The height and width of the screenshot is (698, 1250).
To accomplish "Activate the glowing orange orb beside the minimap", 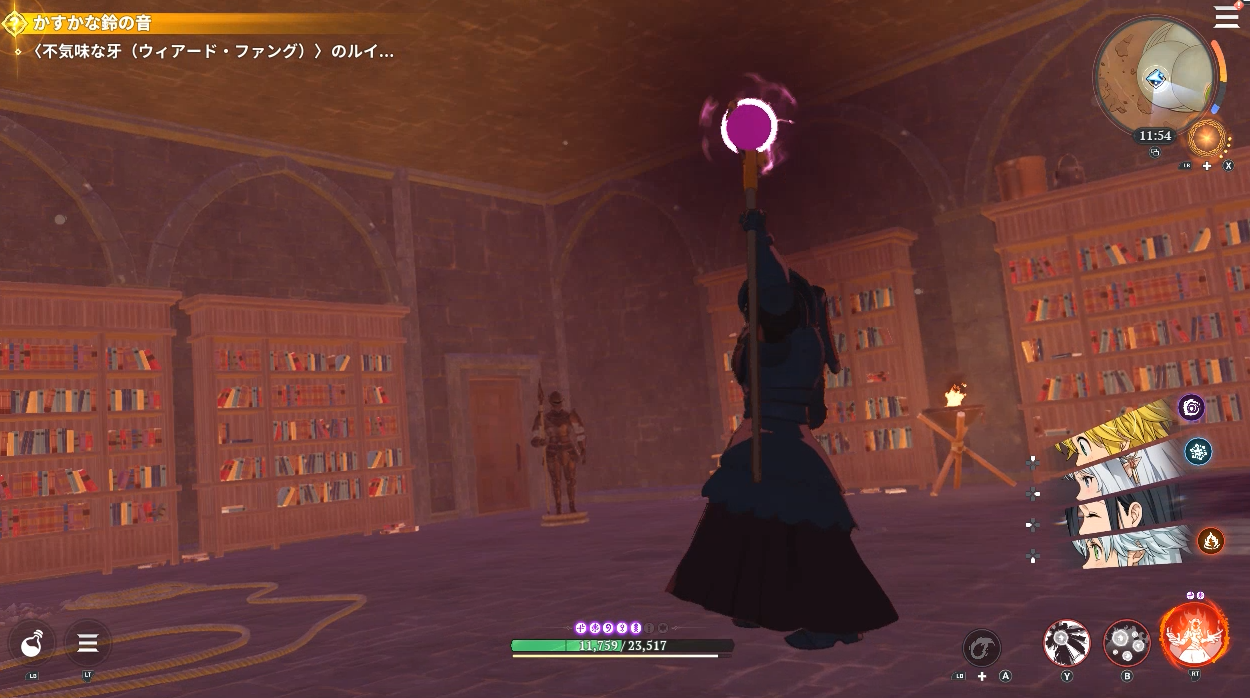I will click(x=1207, y=137).
